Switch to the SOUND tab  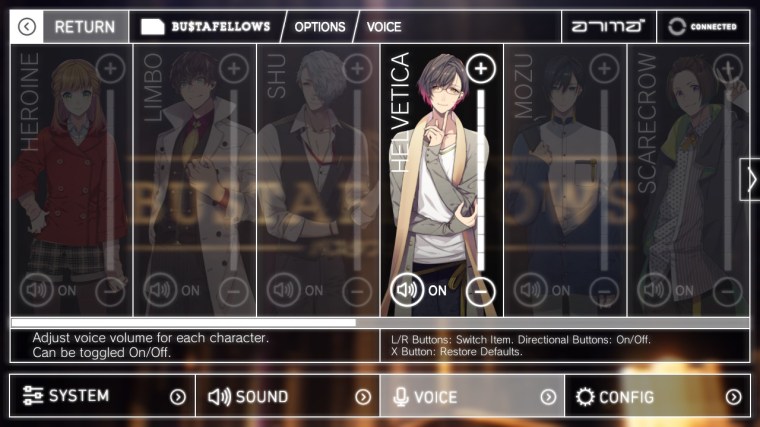(287, 396)
